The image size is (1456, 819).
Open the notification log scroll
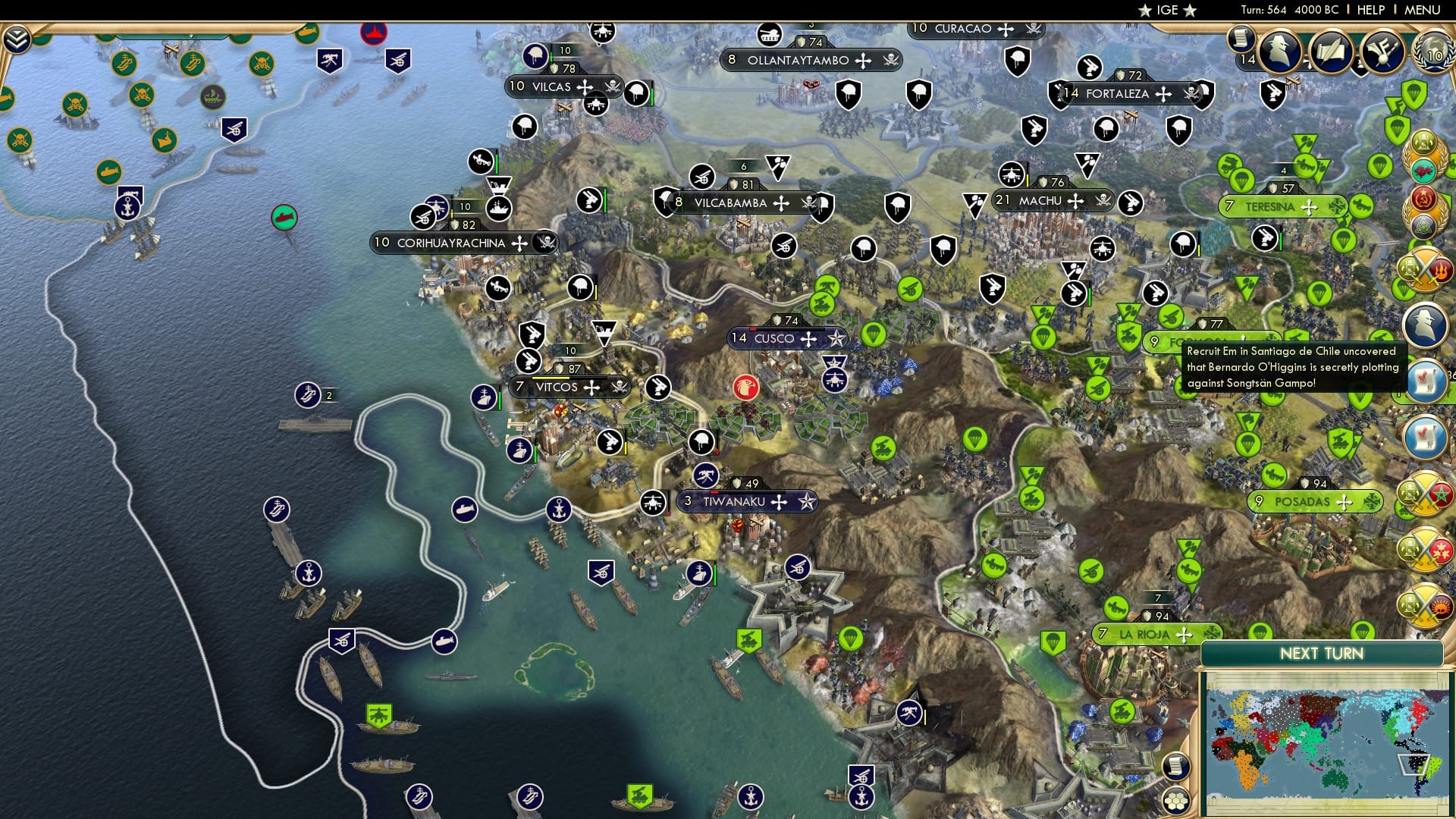(x=1175, y=767)
